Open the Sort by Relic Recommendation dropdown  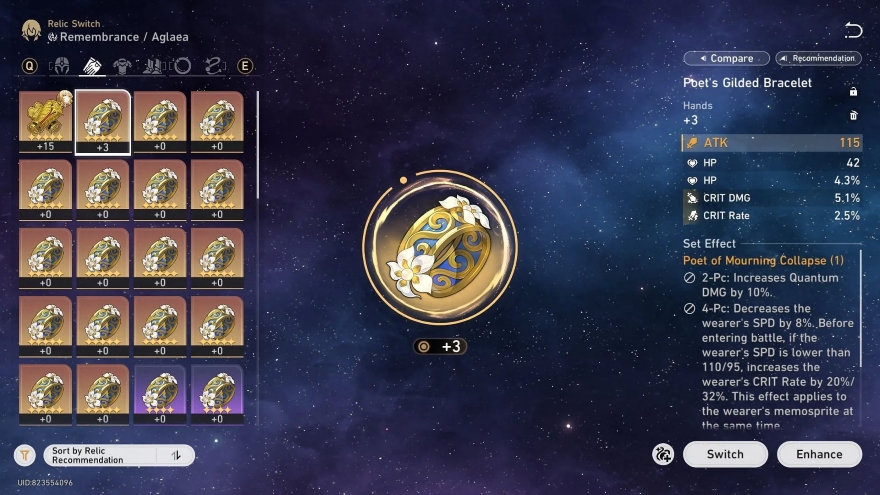pyautogui.click(x=100, y=455)
